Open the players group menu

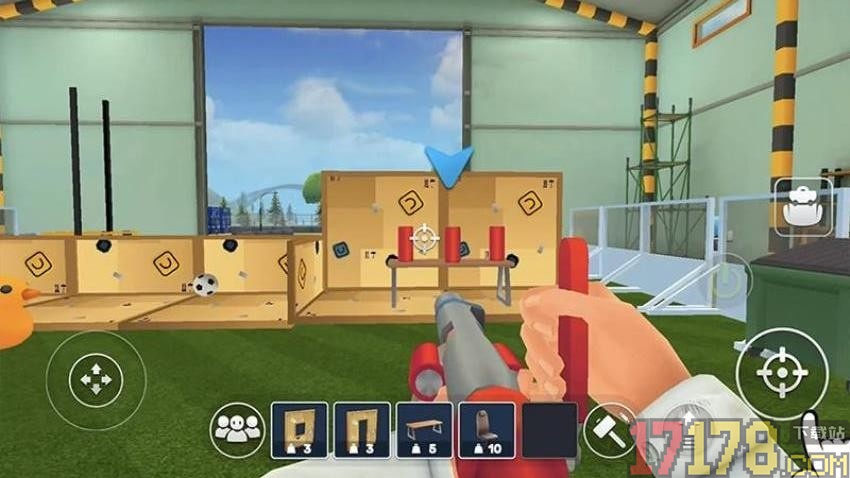237,429
